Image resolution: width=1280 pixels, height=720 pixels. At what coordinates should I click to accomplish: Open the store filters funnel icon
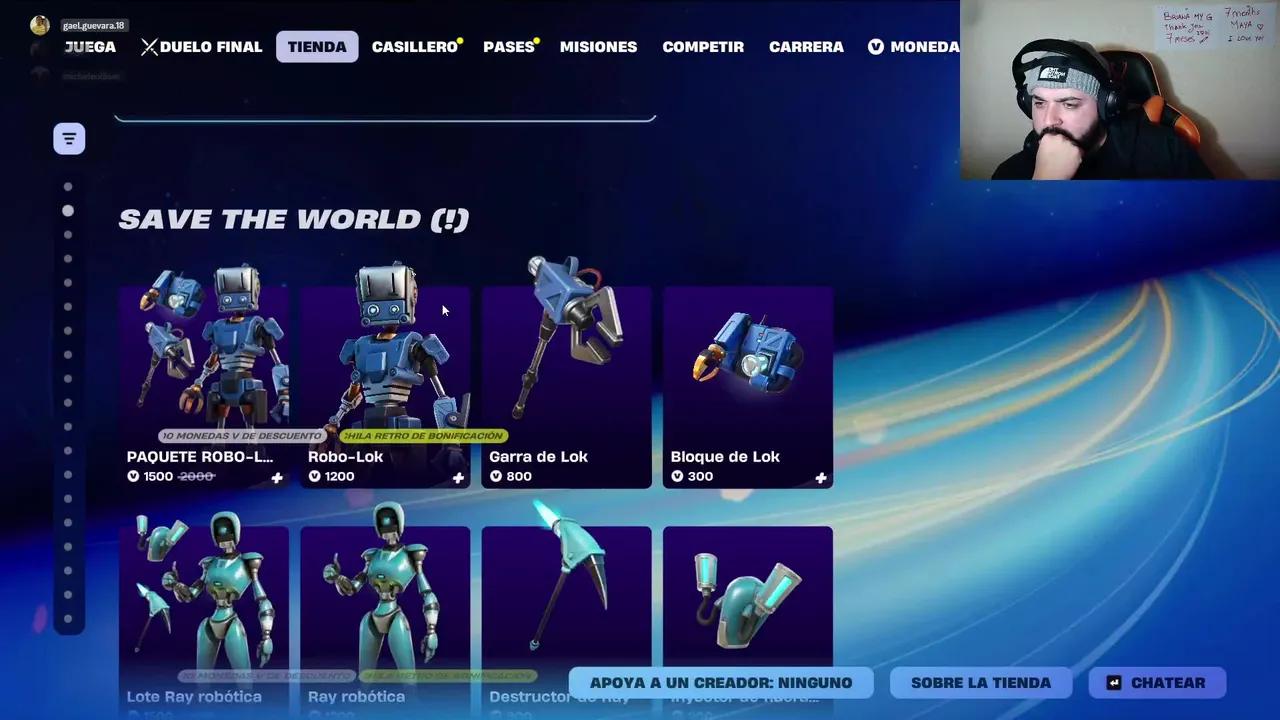(68, 139)
